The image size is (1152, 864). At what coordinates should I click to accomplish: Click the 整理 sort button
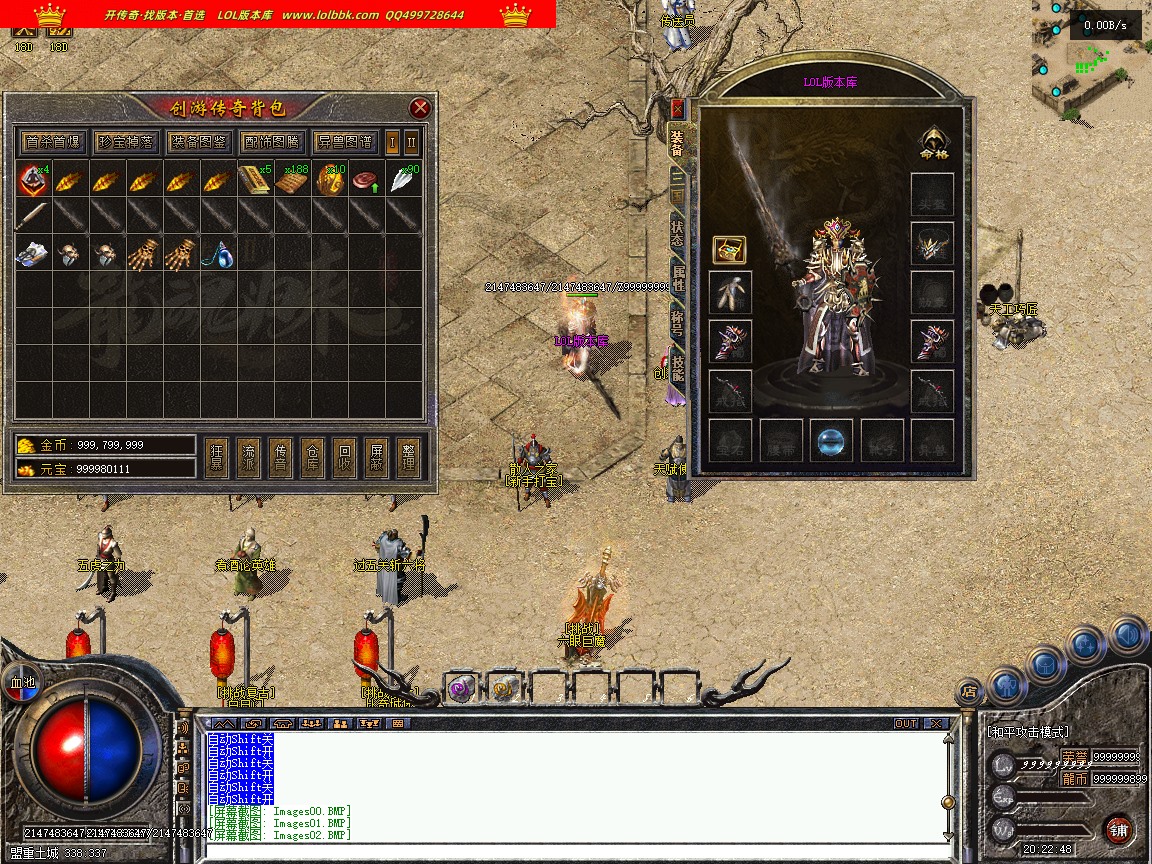pos(408,458)
